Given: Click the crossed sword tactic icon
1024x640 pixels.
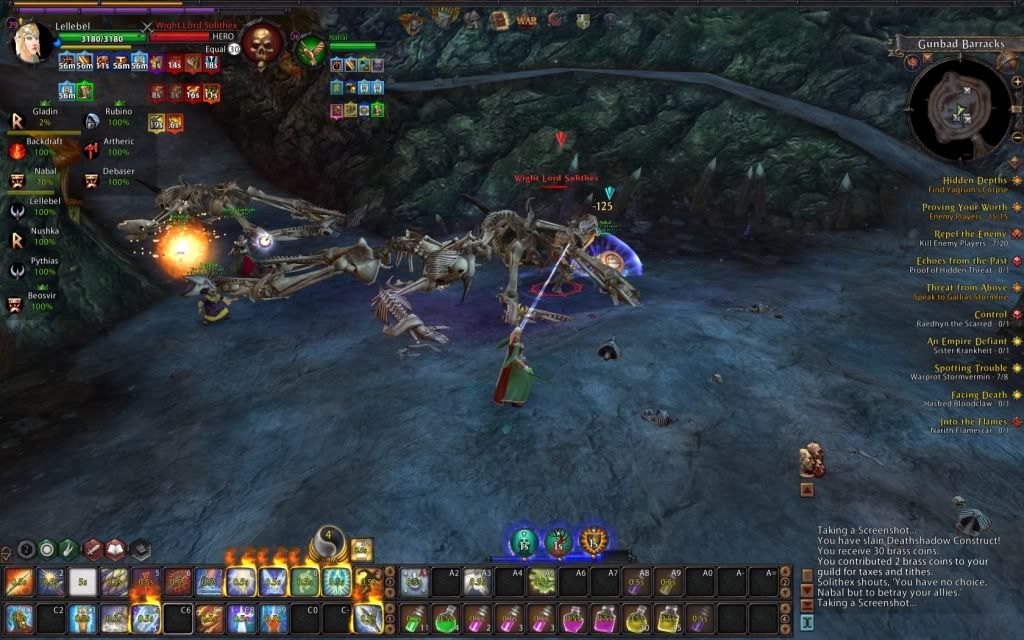Looking at the screenshot, I should click(93, 549).
